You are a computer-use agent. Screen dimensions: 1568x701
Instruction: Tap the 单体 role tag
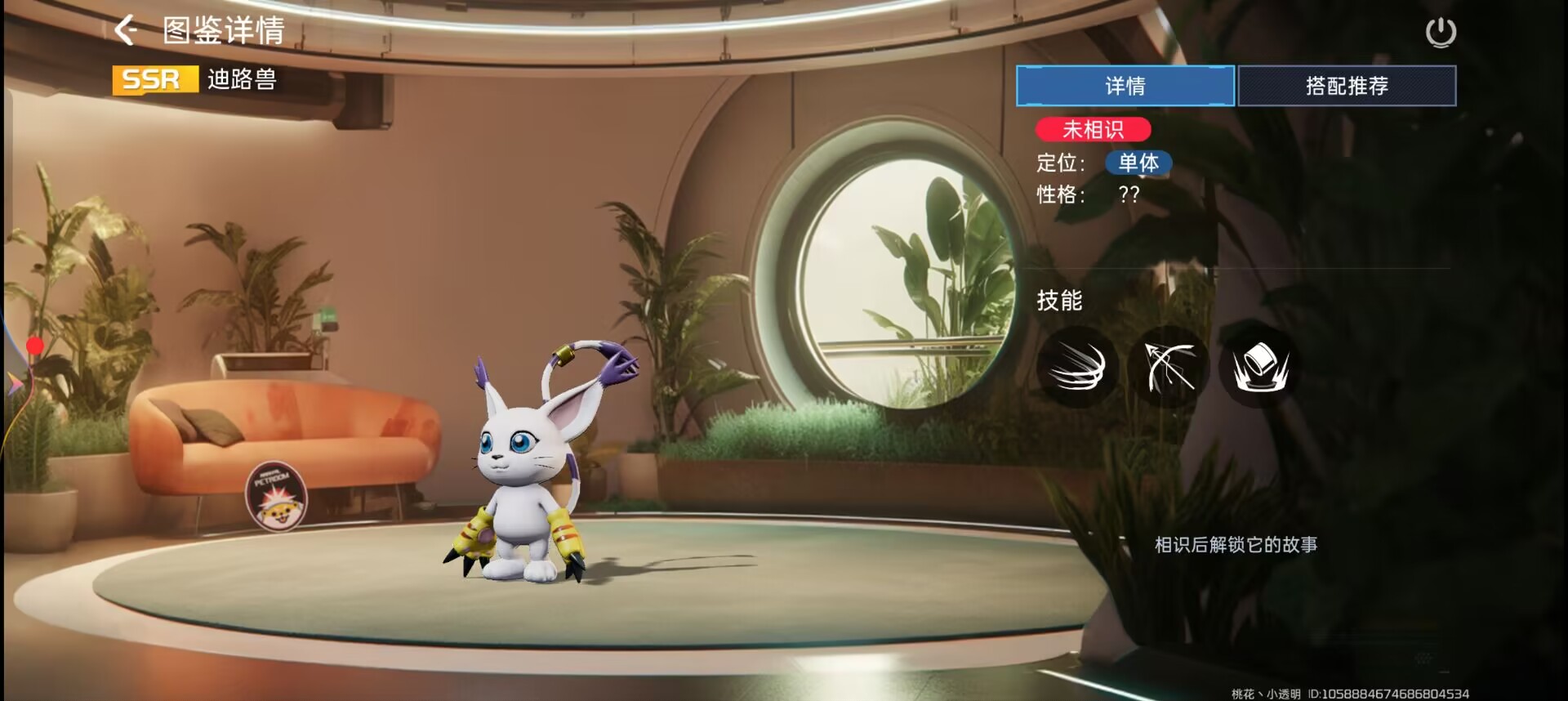[x=1138, y=163]
